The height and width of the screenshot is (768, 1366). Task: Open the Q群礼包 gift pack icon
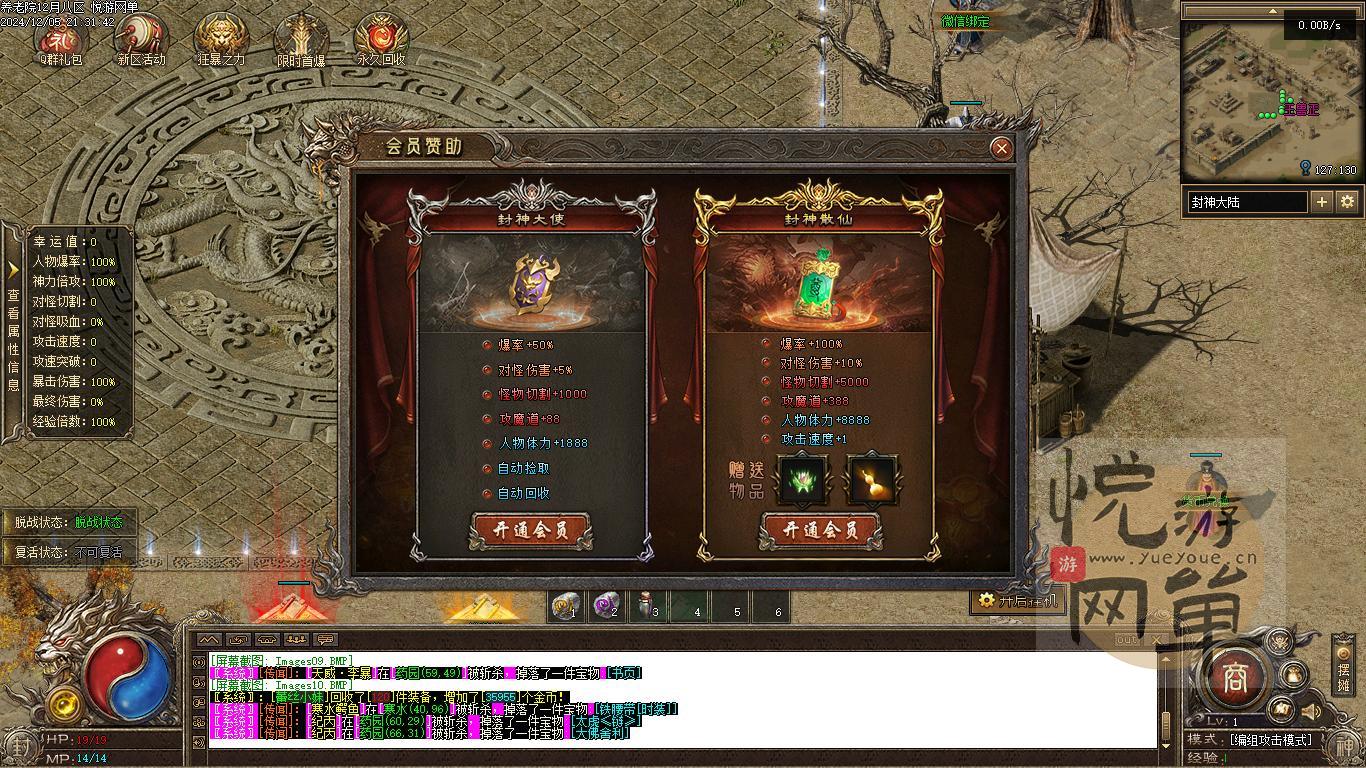pyautogui.click(x=62, y=40)
